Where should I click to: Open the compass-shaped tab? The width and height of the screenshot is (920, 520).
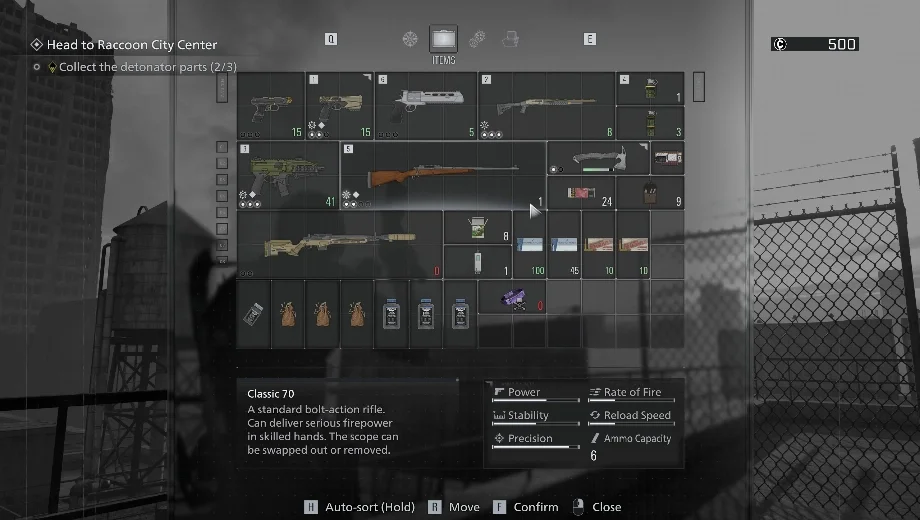(x=410, y=39)
